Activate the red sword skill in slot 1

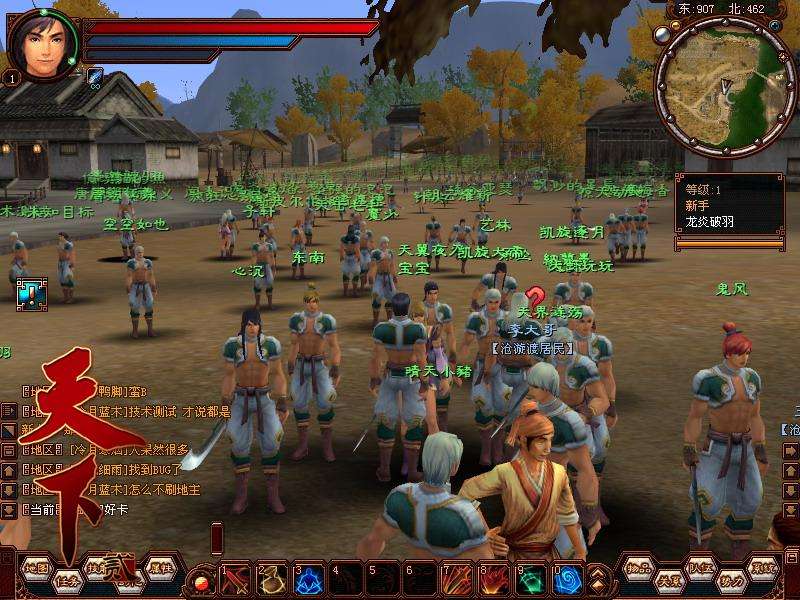237,579
